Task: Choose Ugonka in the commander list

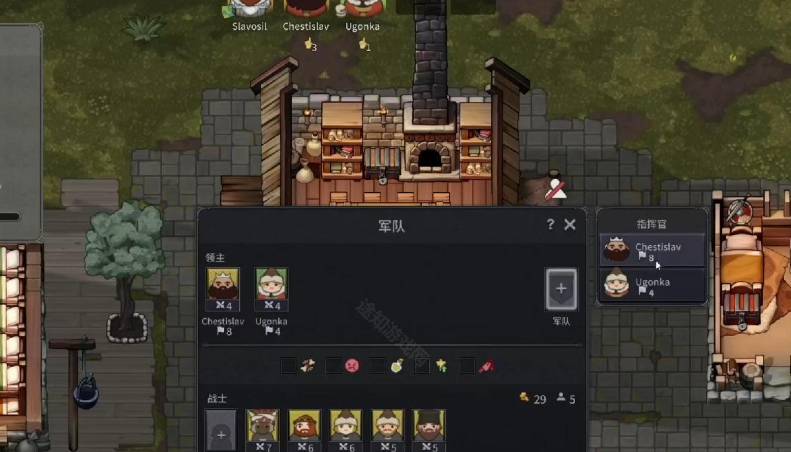Action: 652,286
